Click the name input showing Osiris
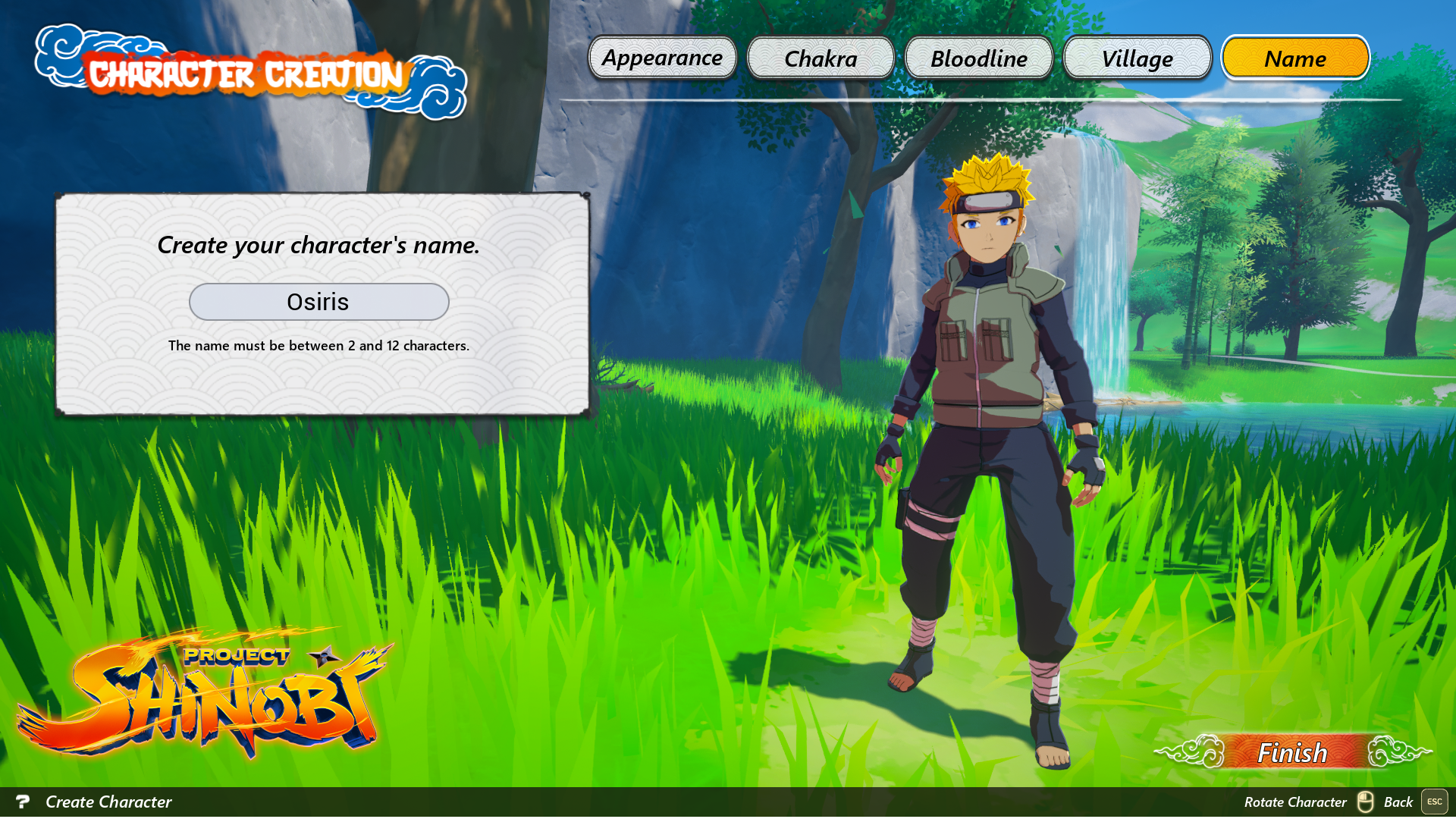This screenshot has width=1456, height=819. (x=318, y=301)
